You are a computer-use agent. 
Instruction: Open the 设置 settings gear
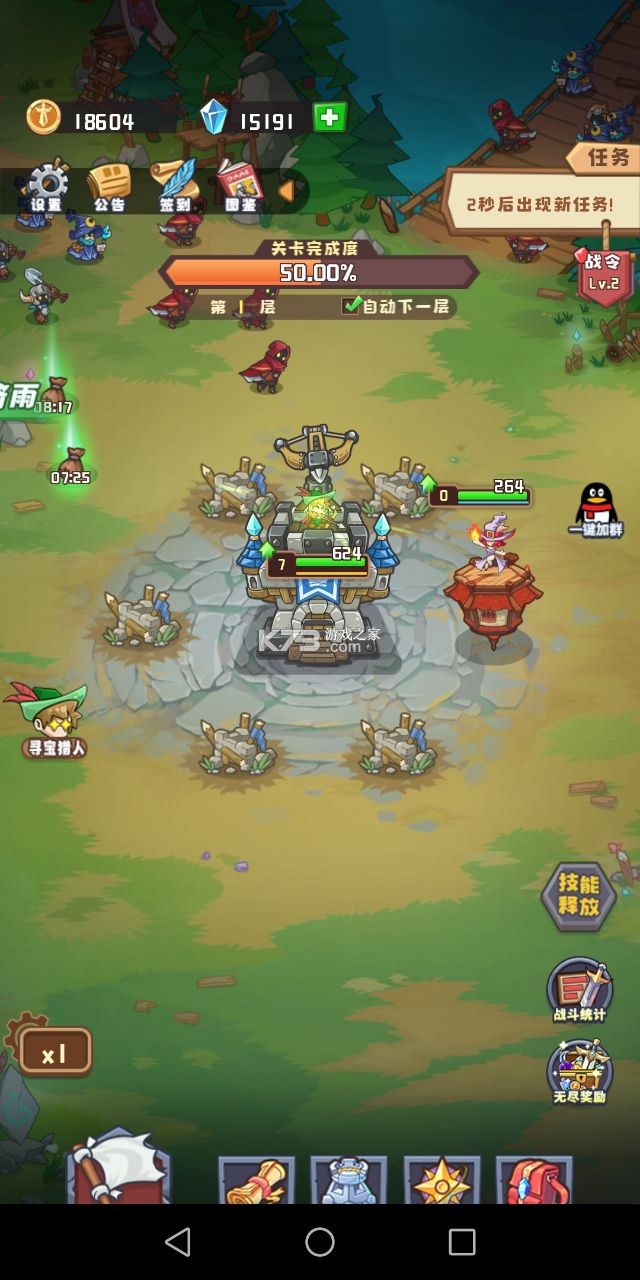point(46,186)
